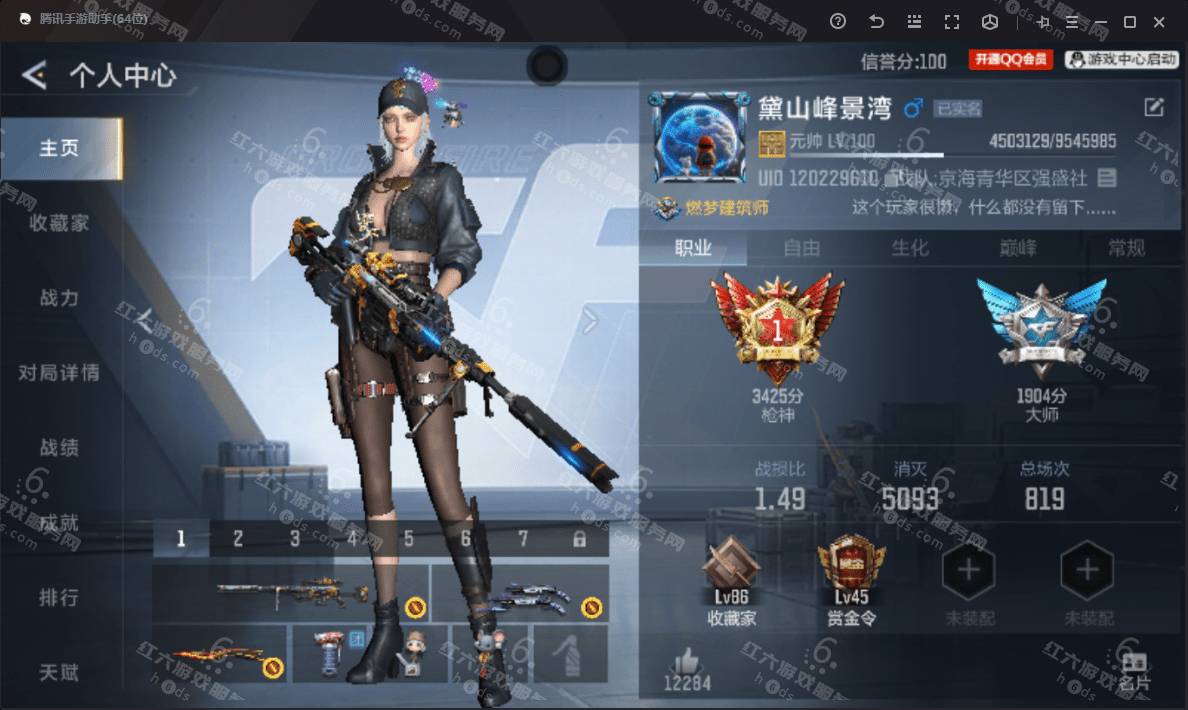Screen dimensions: 1188x710
Task: Open the 收藏家 sidebar section
Action: click(x=59, y=223)
